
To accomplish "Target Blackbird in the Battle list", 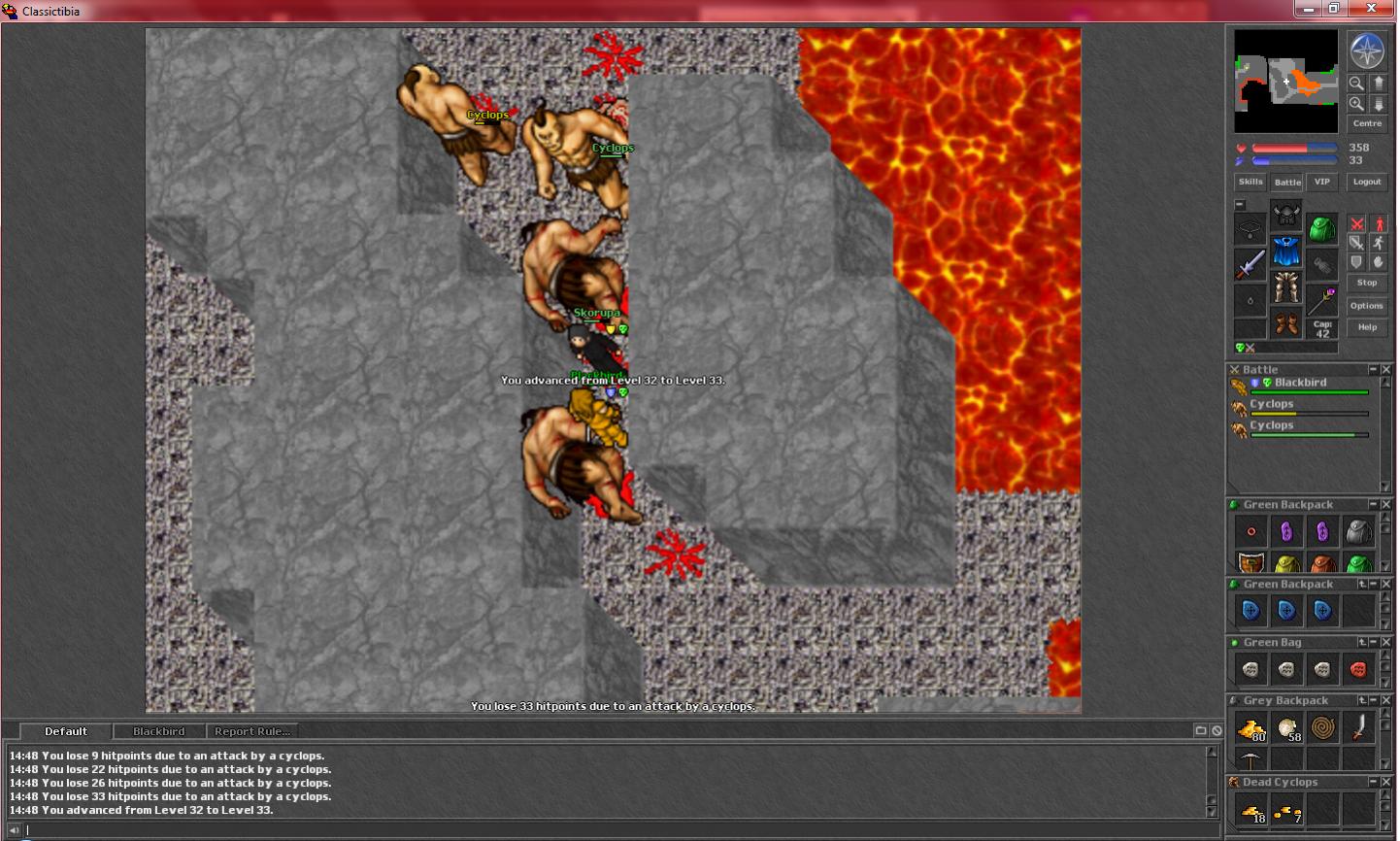I will tap(1300, 383).
